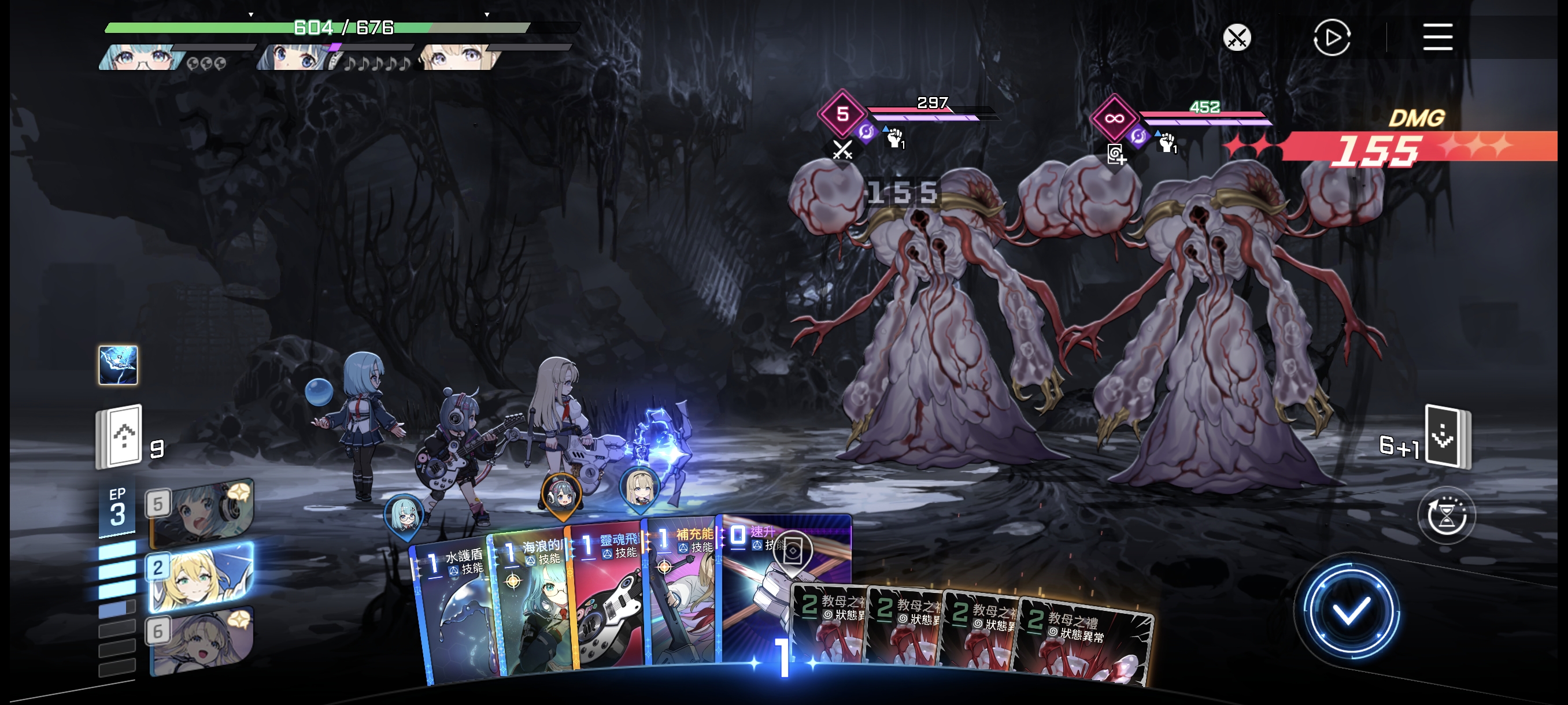Toggle the crossed swords battle icon
1568x705 pixels.
tap(1236, 38)
